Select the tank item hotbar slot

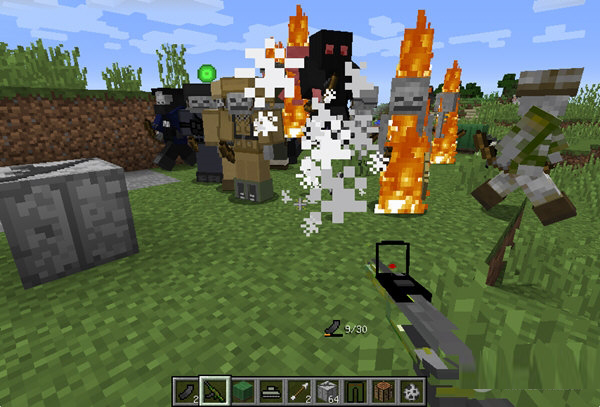pyautogui.click(x=272, y=390)
